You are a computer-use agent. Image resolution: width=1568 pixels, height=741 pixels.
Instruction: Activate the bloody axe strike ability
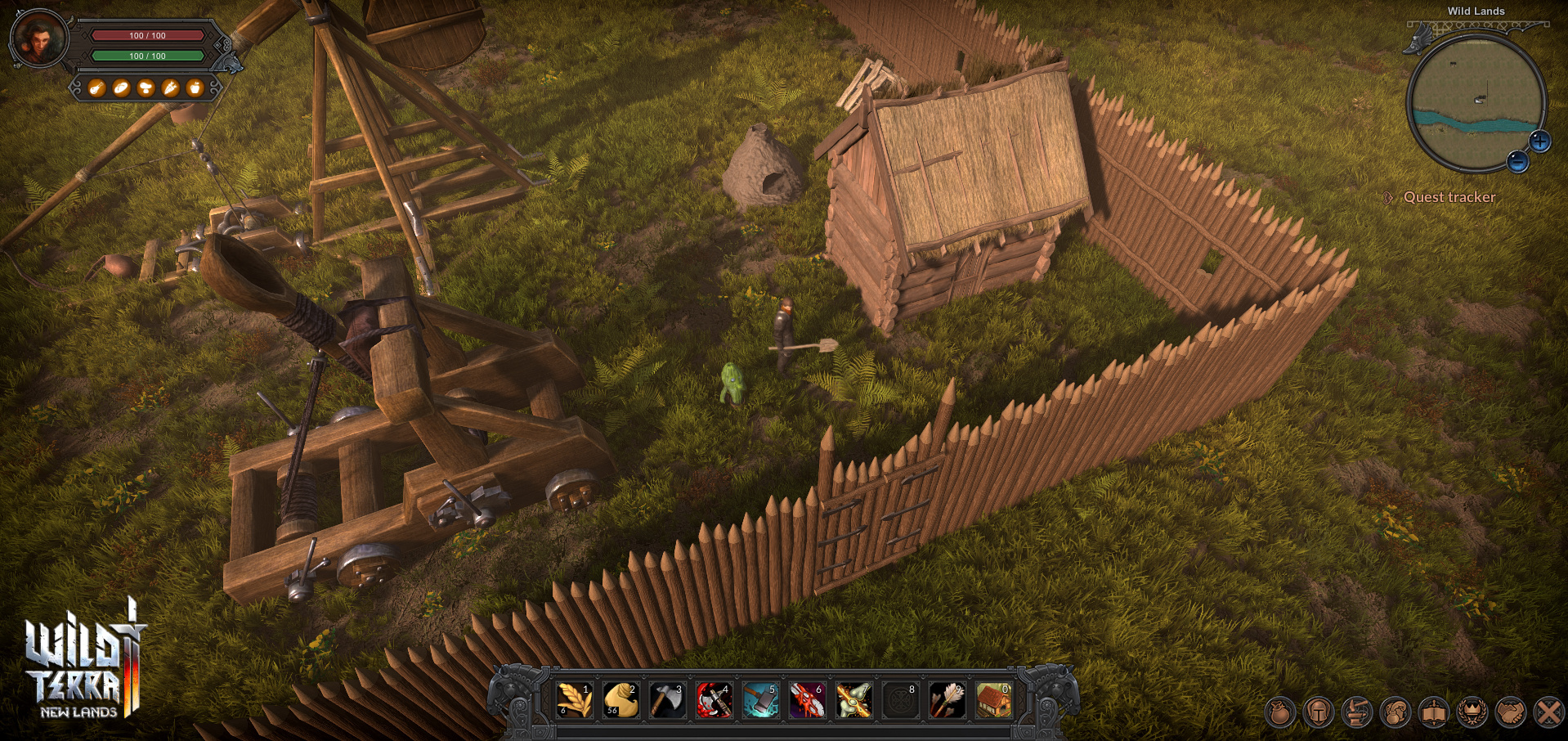(x=714, y=700)
